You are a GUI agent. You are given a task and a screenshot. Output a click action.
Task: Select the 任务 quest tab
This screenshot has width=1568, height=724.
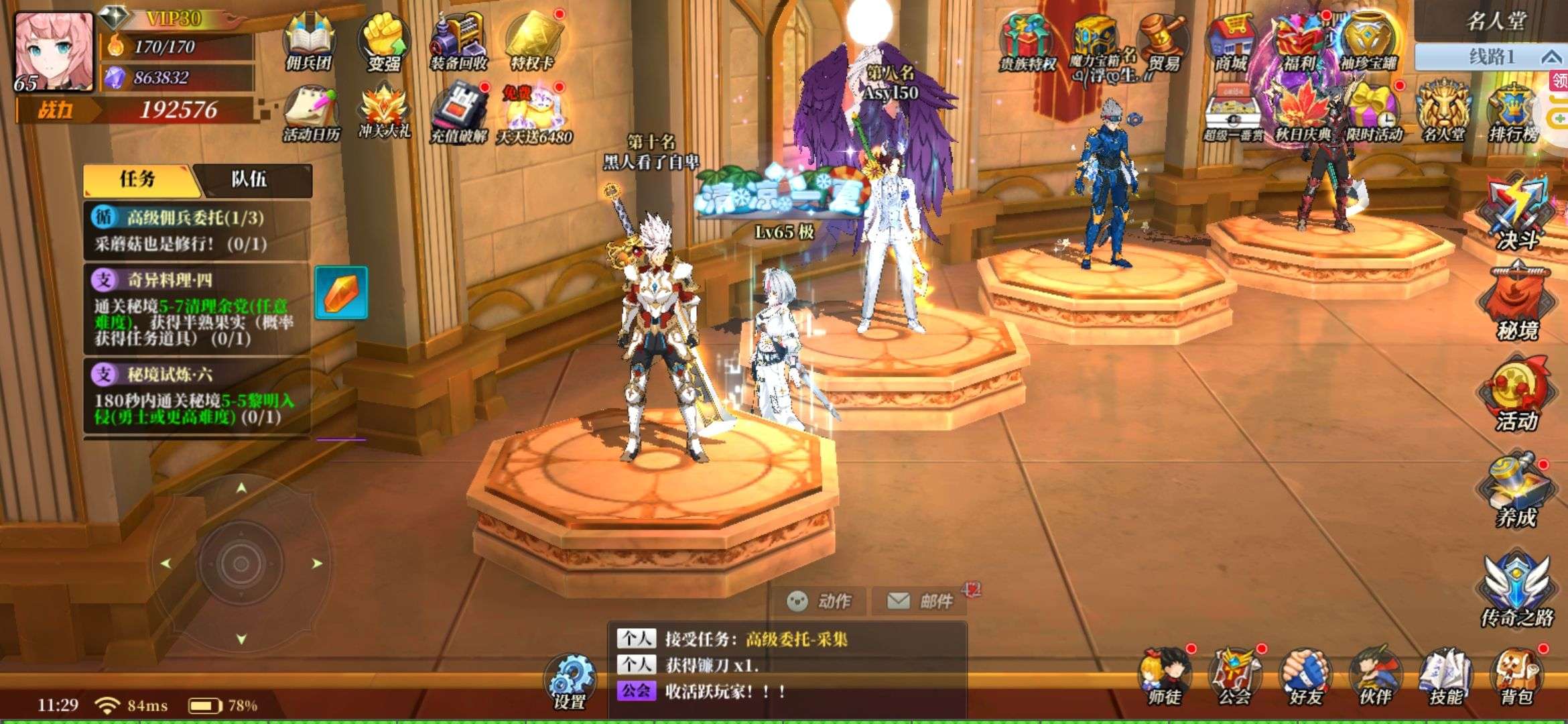pyautogui.click(x=138, y=180)
